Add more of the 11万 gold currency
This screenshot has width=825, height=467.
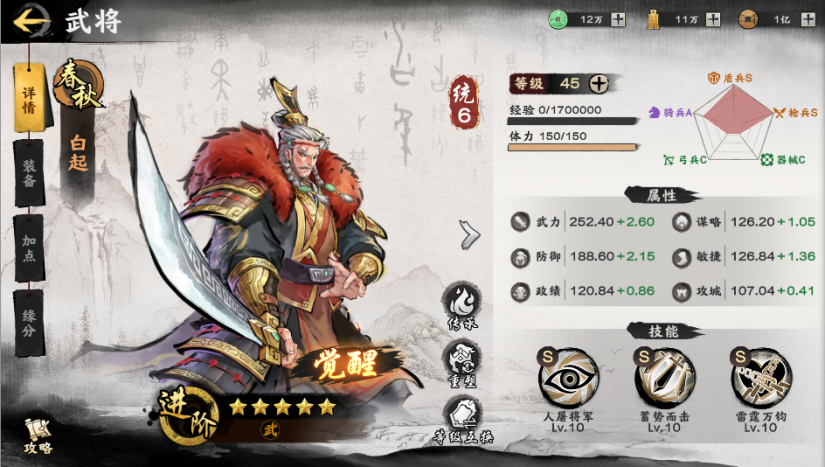(x=712, y=19)
